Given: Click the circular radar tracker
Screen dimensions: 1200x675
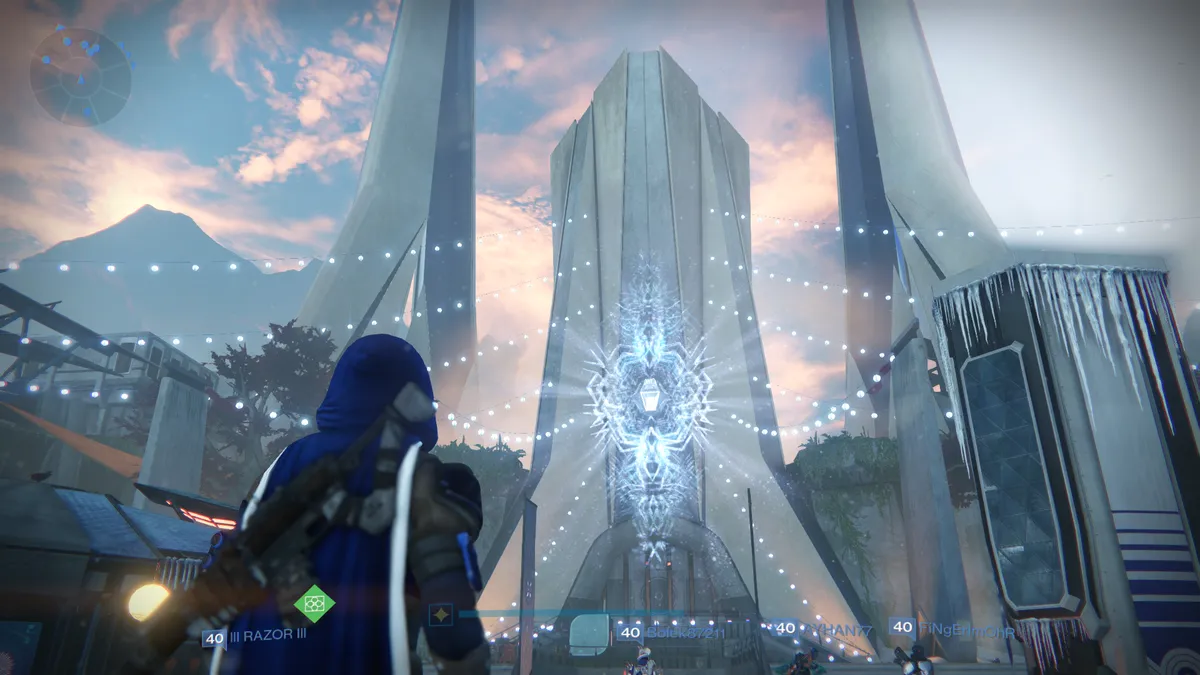Looking at the screenshot, I should pos(80,76).
